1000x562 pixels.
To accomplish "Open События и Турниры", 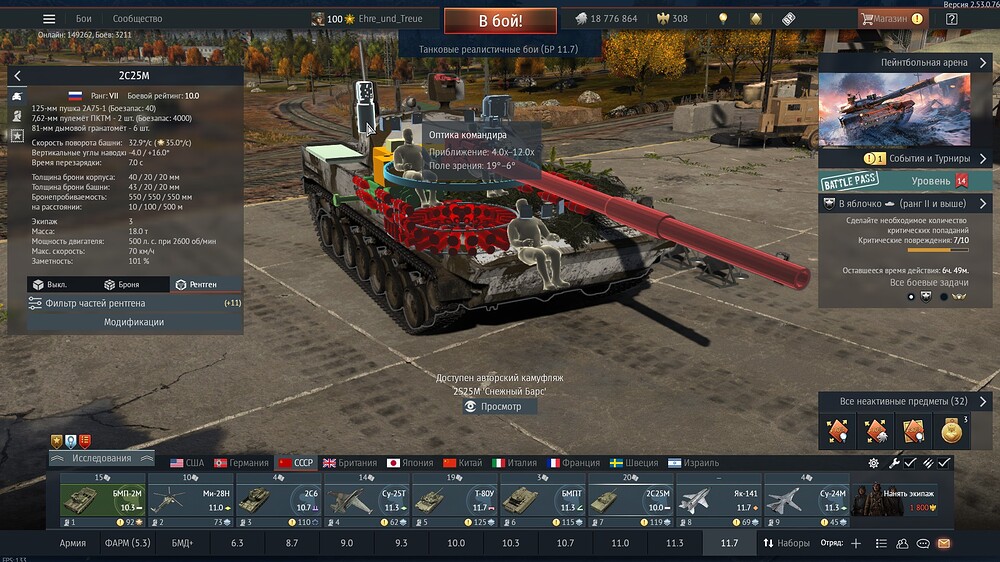I will click(908, 158).
